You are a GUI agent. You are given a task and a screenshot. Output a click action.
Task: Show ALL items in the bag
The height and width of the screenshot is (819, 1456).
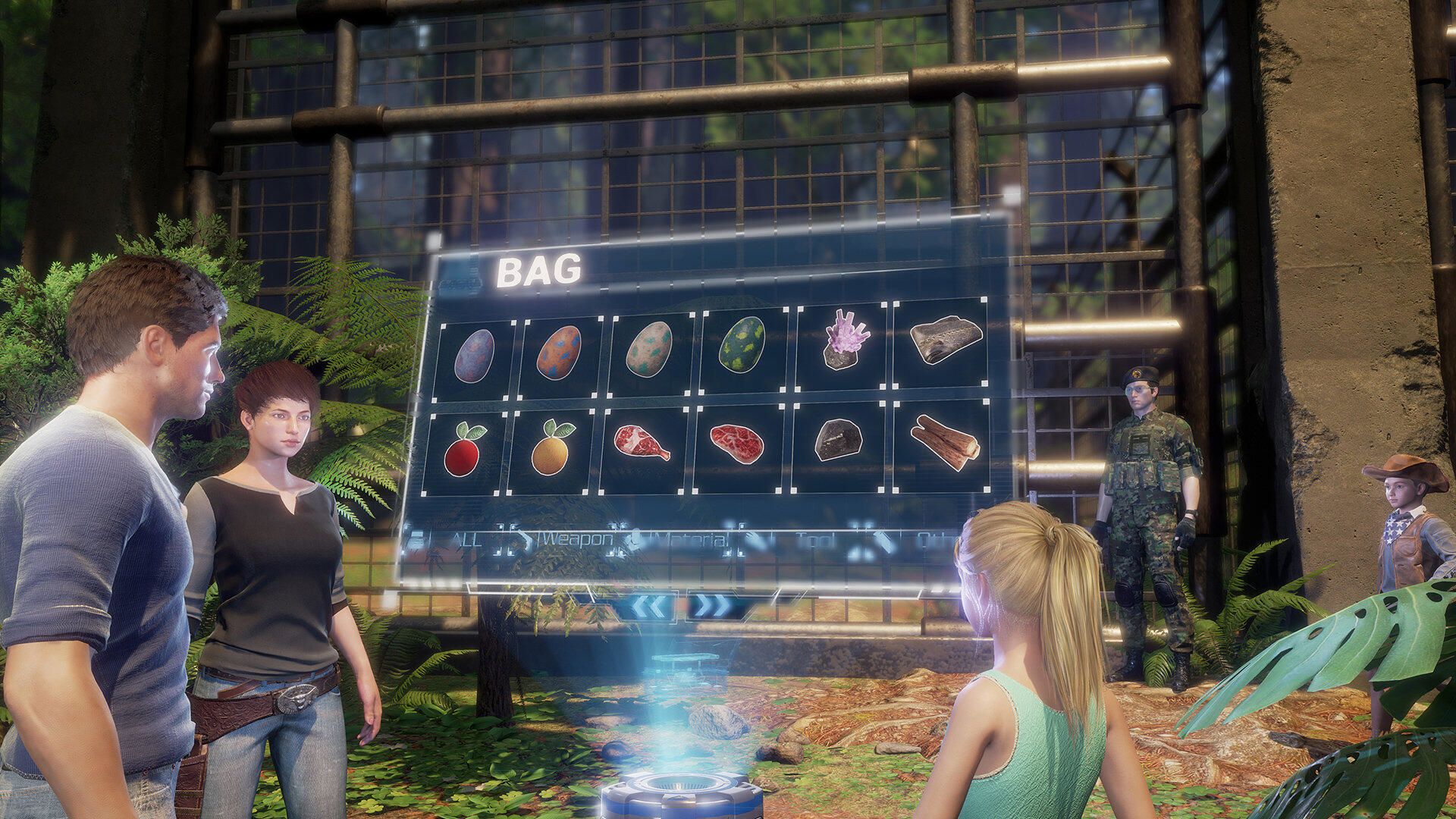[466, 540]
